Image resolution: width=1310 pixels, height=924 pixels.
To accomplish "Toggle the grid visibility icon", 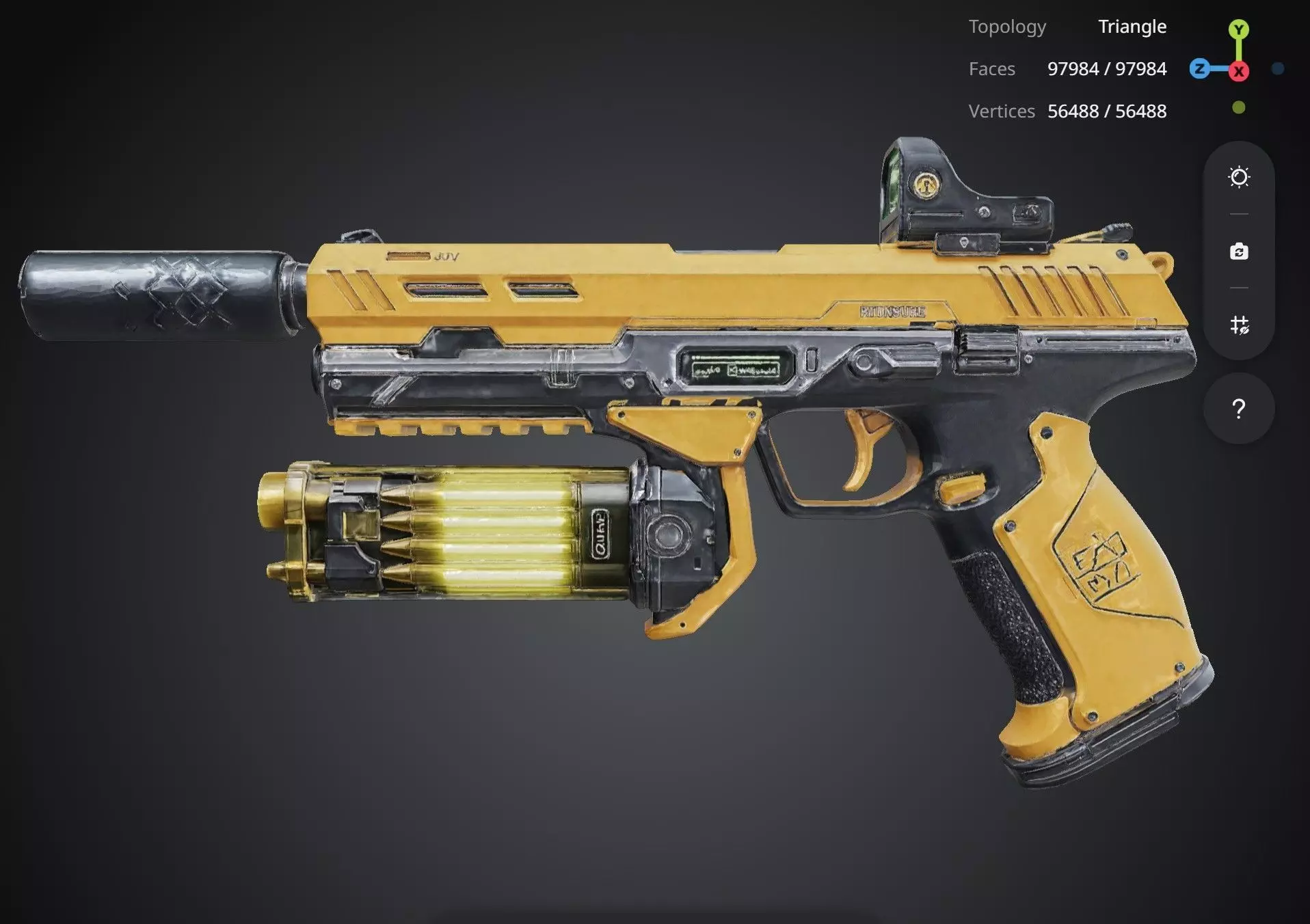I will click(x=1239, y=325).
